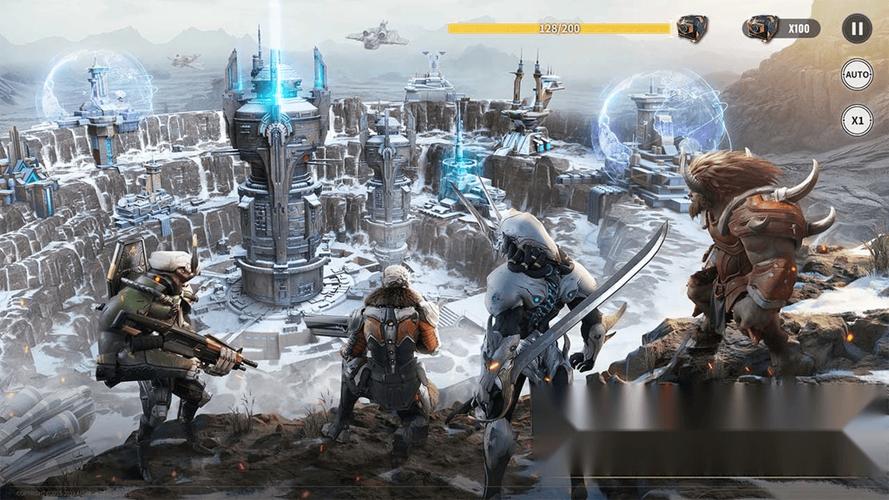Pause the battle

click(856, 28)
